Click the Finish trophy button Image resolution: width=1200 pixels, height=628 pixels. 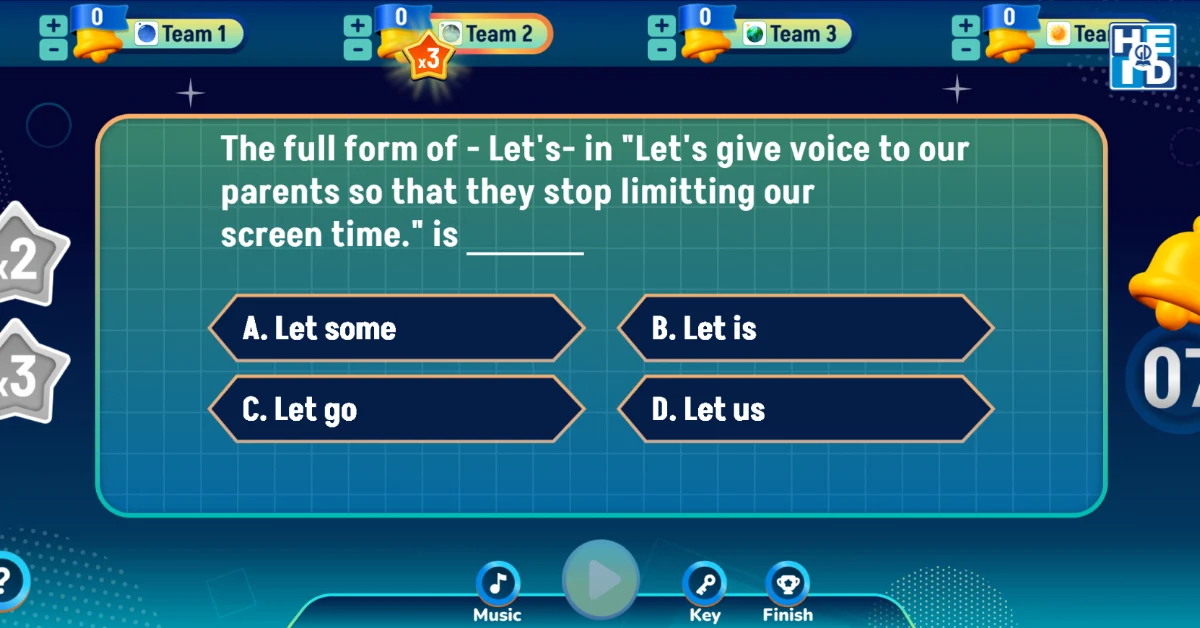[788, 584]
